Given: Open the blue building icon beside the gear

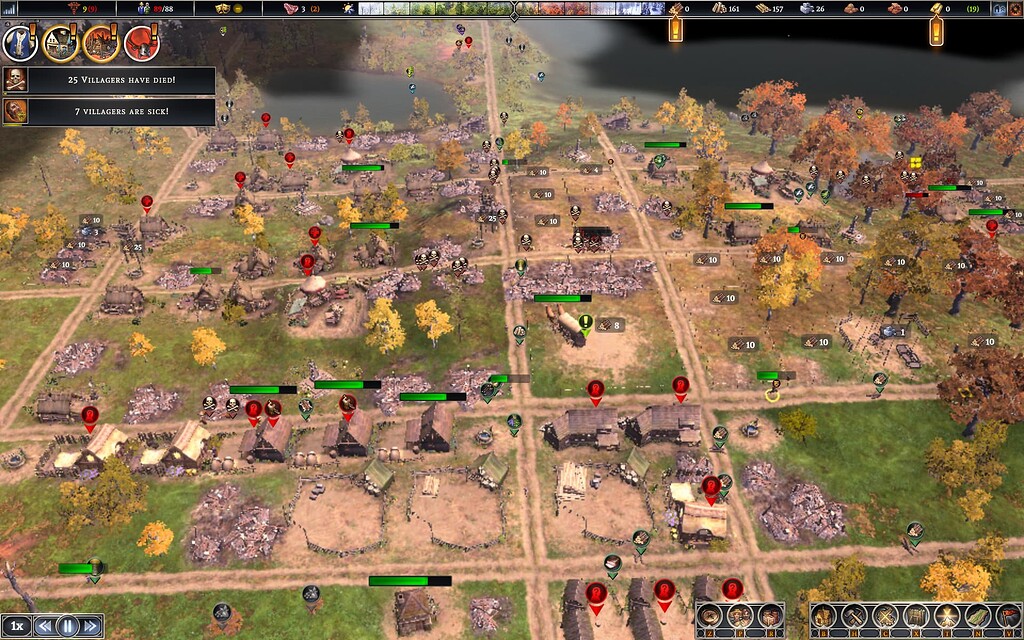Looking at the screenshot, I should pos(998,9).
